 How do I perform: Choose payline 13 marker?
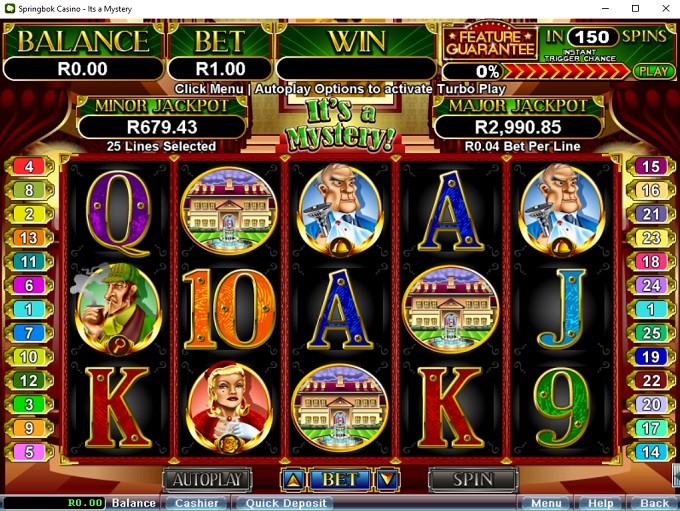pyautogui.click(x=29, y=238)
